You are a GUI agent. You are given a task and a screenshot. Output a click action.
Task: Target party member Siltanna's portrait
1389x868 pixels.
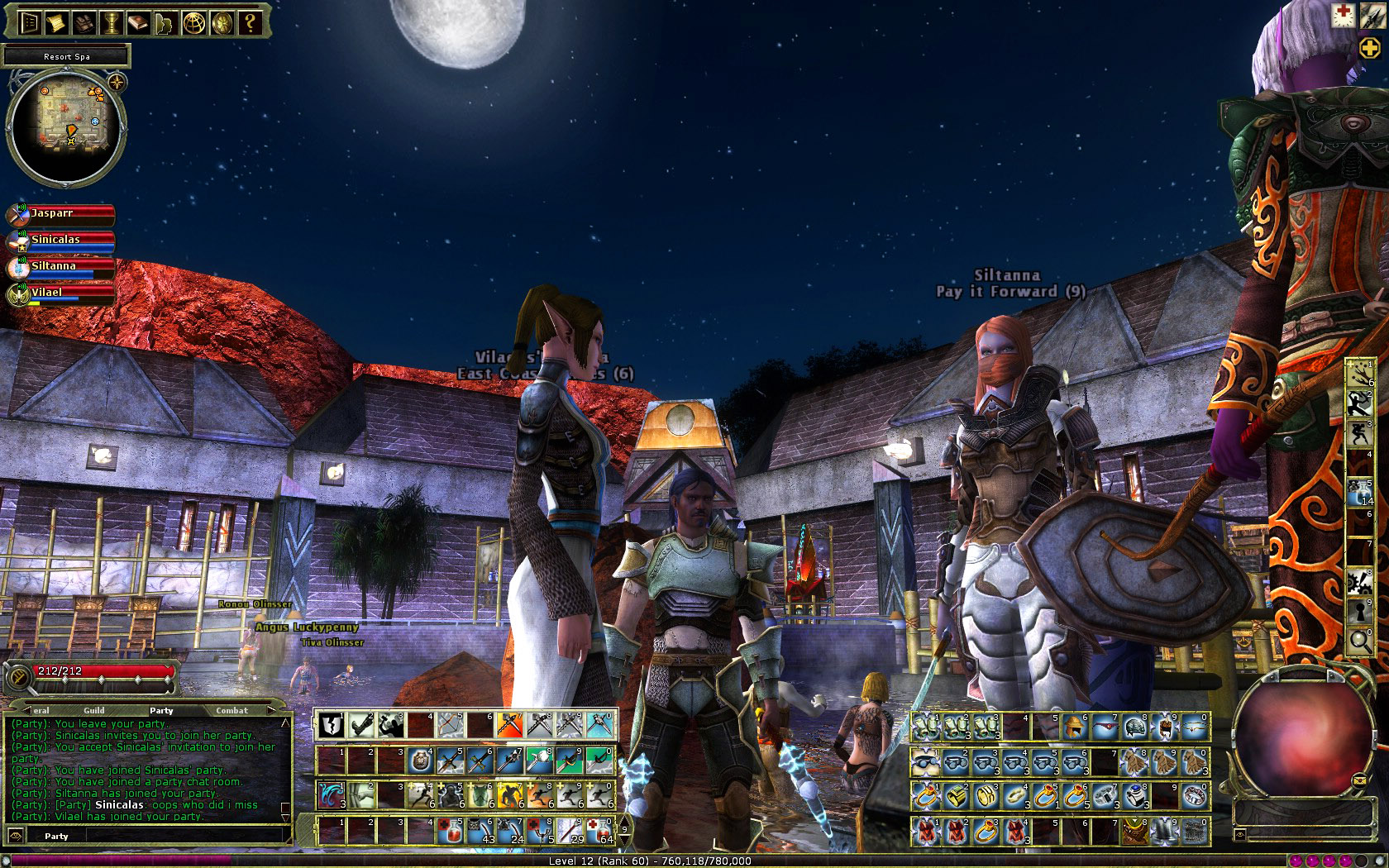click(18, 268)
